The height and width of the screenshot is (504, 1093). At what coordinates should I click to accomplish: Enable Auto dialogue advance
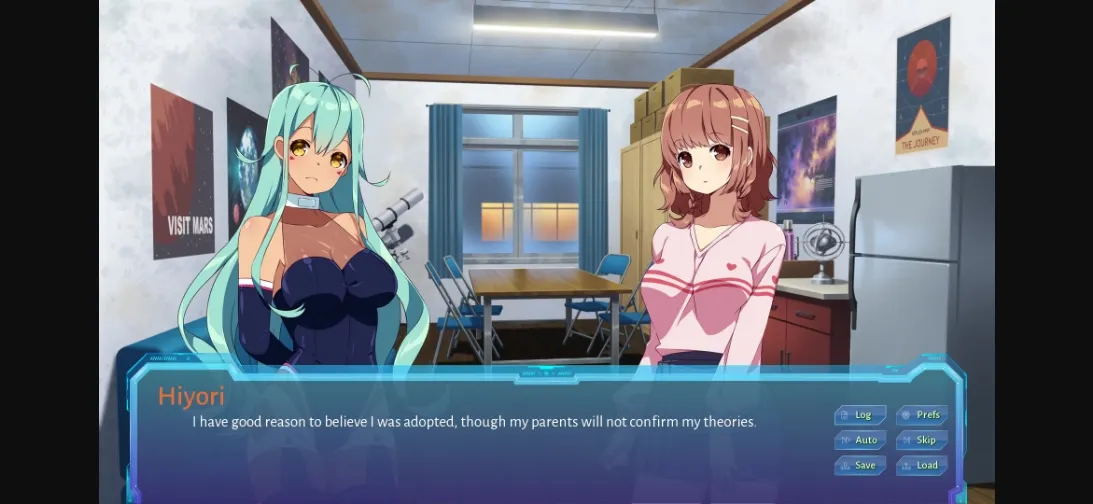860,440
